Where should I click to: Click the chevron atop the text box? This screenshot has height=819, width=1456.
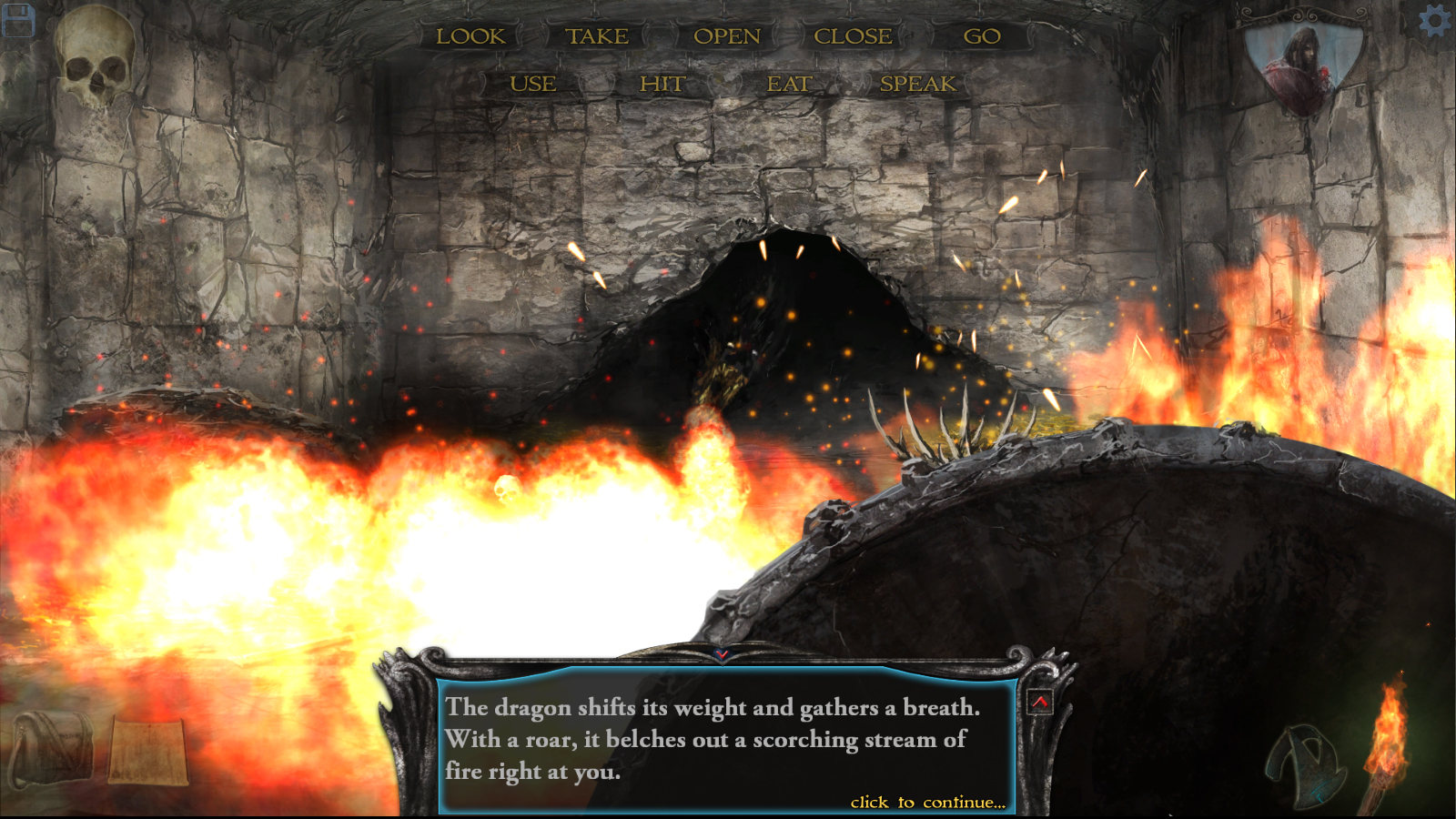click(723, 652)
